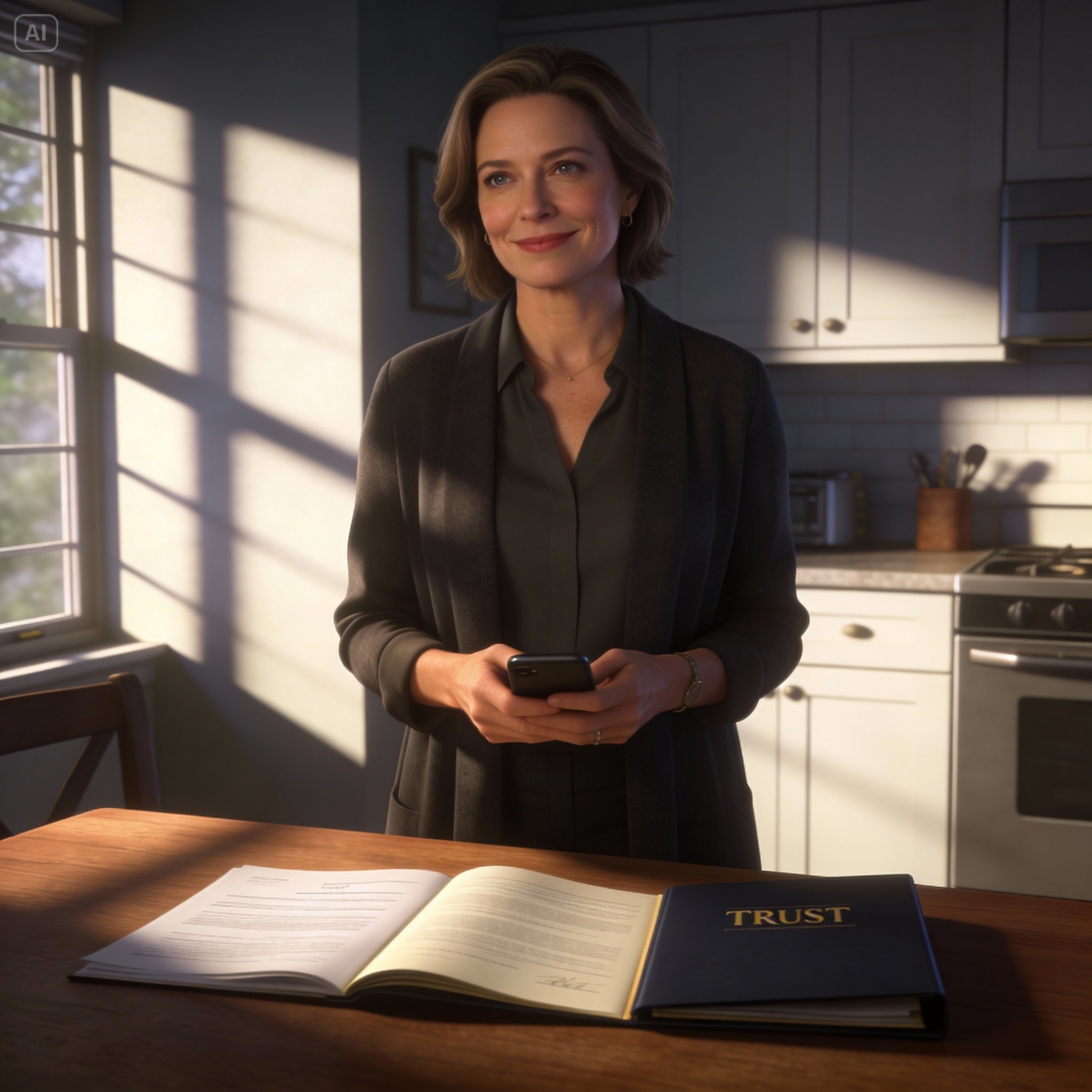Click the AI badge icon
The image size is (1092, 1092).
click(36, 34)
